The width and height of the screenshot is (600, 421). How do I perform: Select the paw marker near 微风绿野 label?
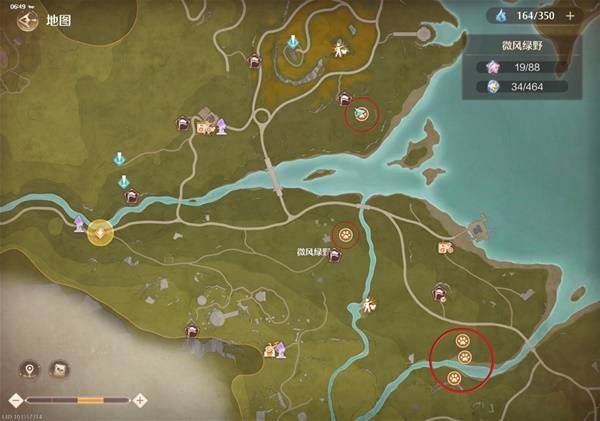tap(346, 235)
